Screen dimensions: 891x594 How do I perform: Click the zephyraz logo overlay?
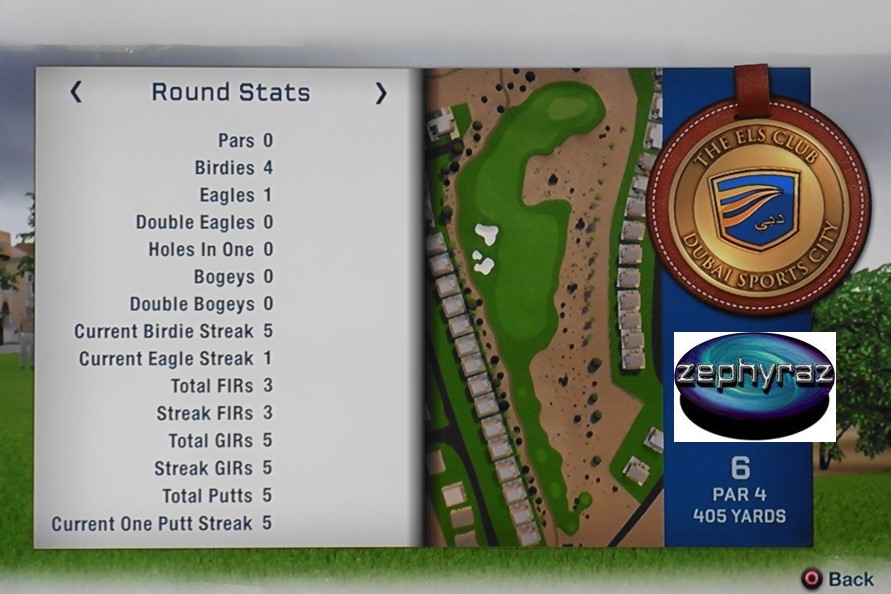pyautogui.click(x=754, y=387)
